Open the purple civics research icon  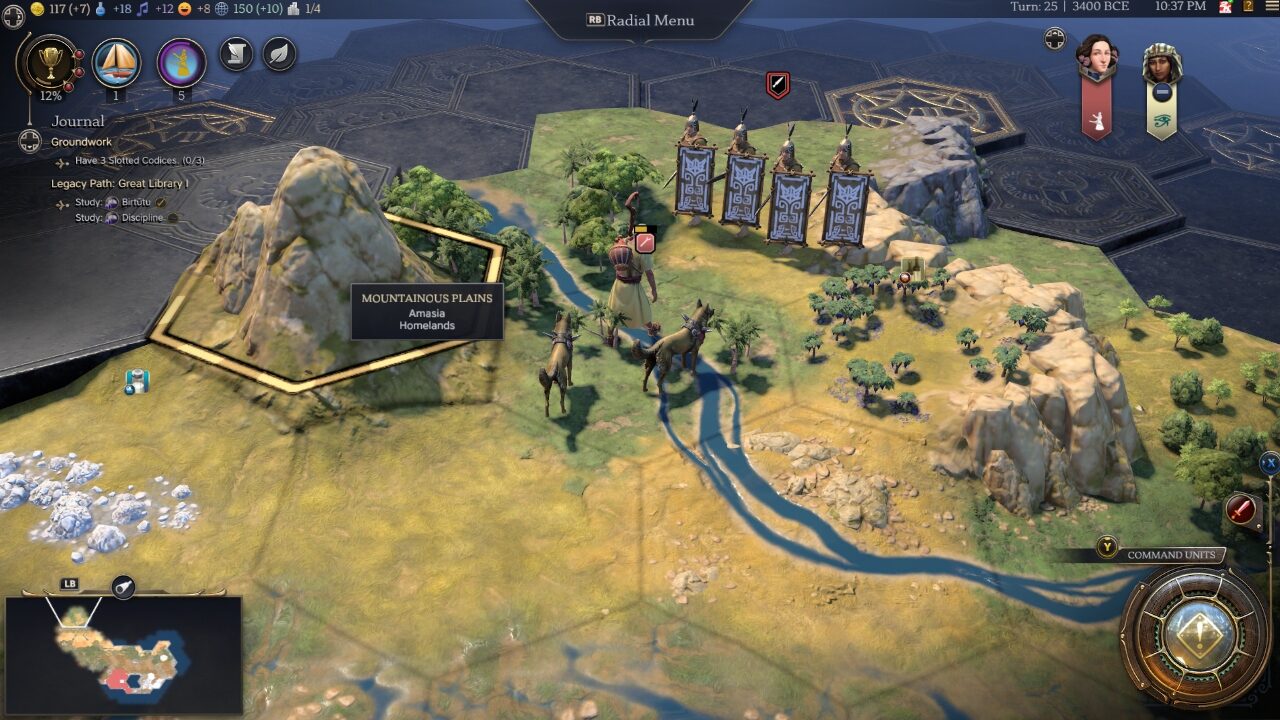pos(181,63)
